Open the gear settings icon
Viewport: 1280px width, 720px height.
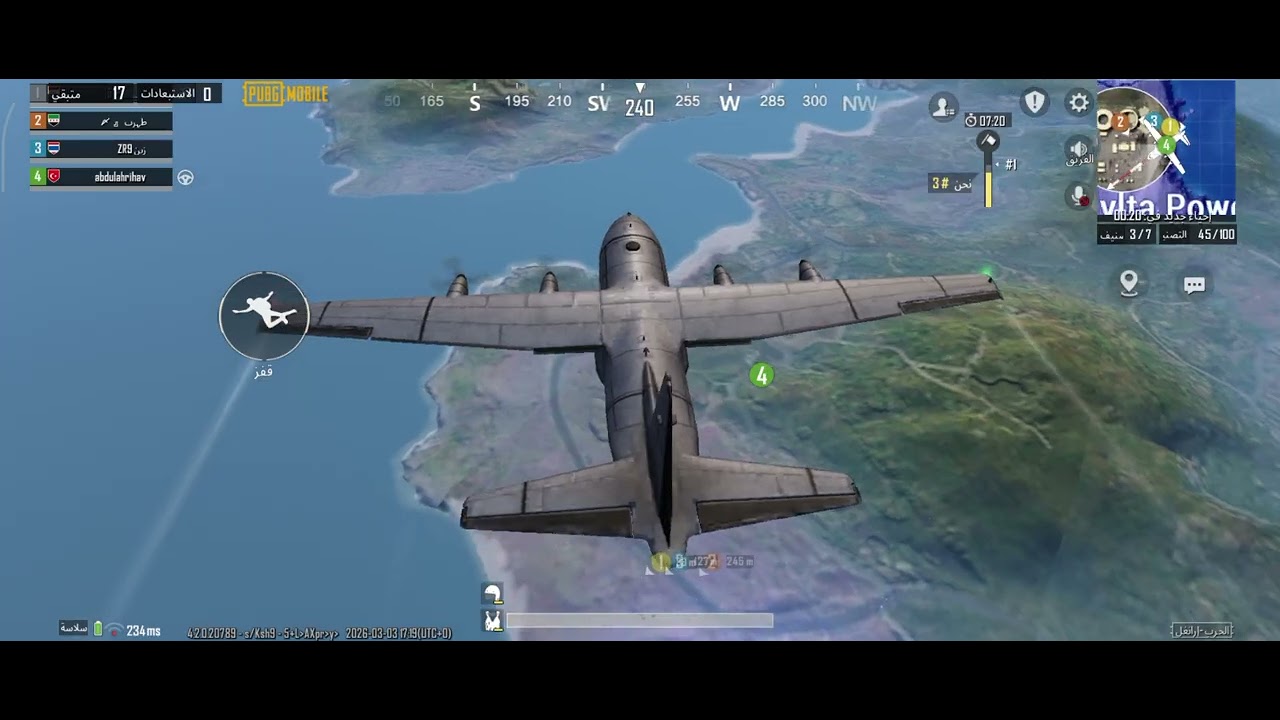[1078, 102]
